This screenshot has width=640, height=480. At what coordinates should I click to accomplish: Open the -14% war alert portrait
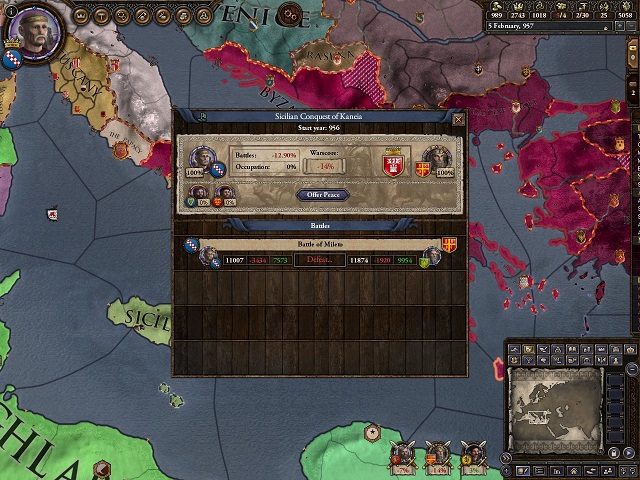coord(437,455)
